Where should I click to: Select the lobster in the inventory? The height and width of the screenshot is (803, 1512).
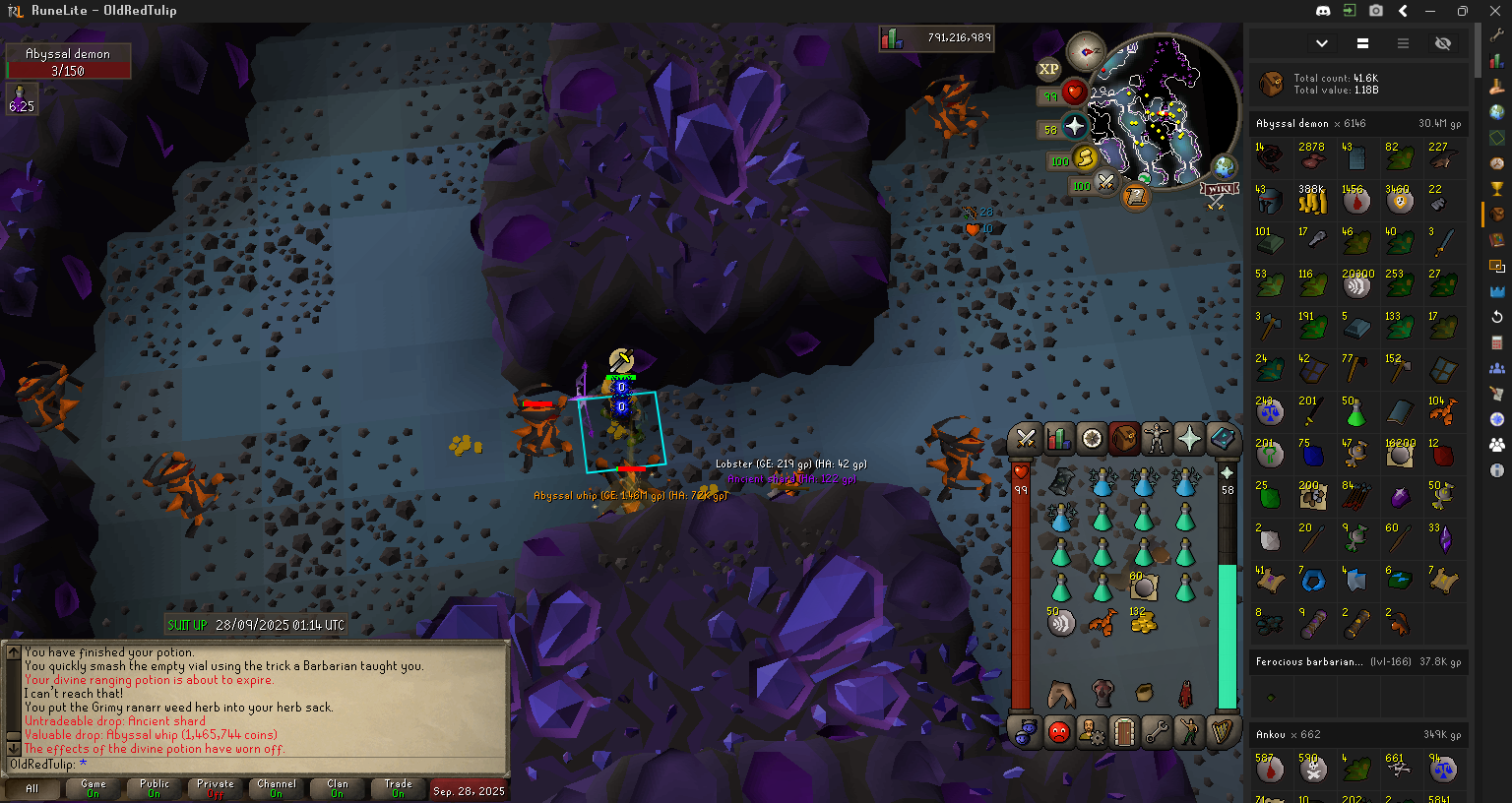coord(1102,622)
